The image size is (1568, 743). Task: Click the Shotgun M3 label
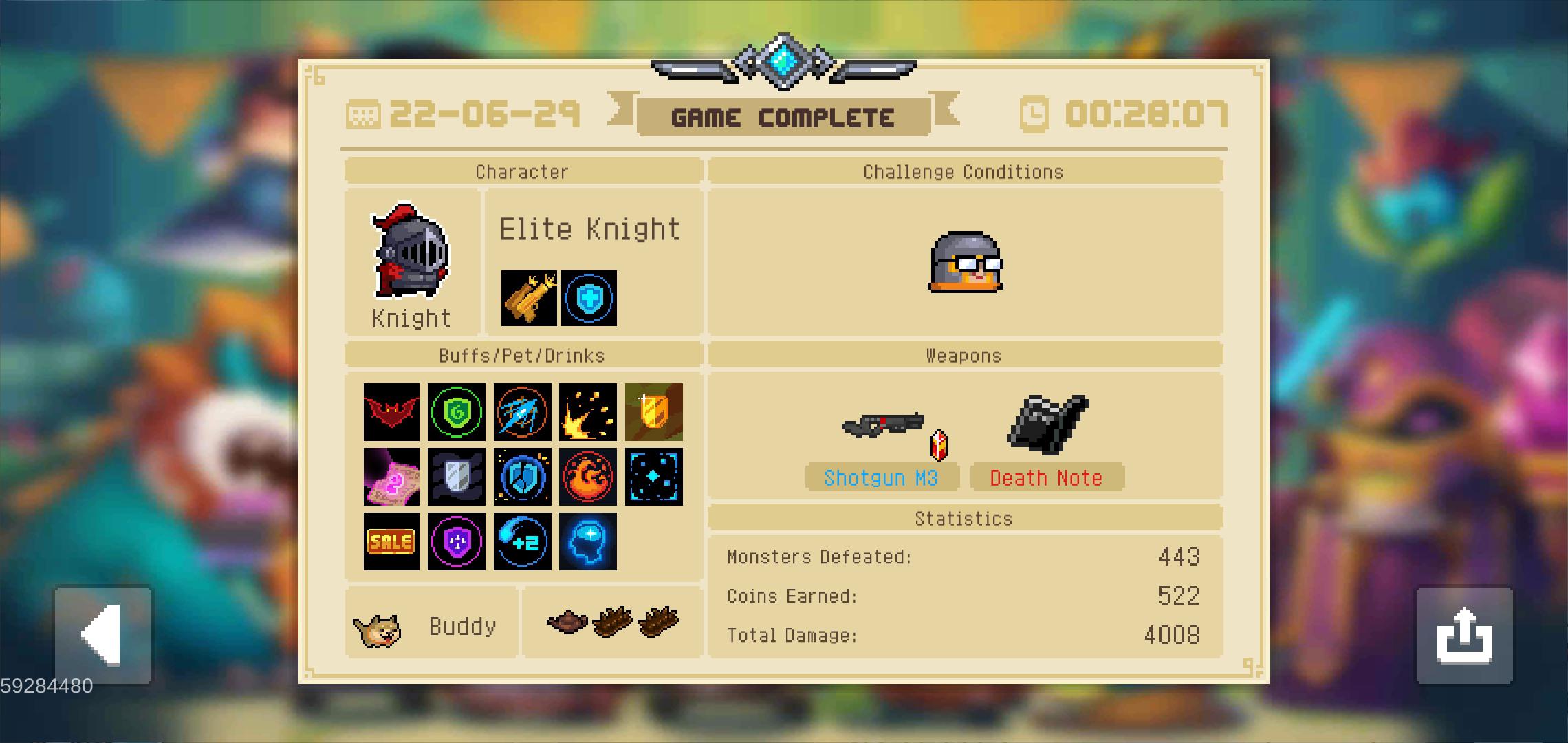(882, 477)
